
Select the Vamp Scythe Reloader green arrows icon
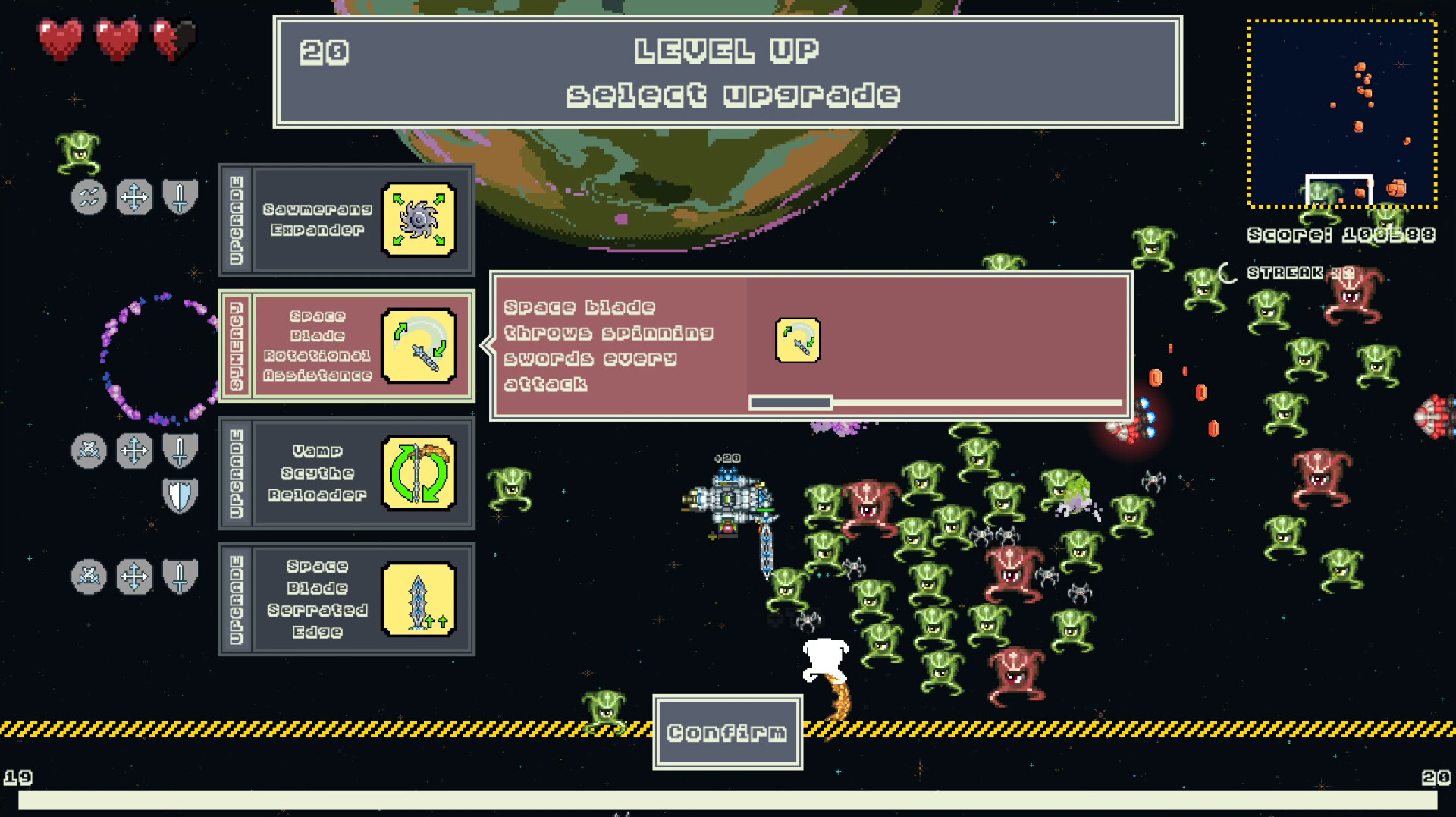click(419, 474)
